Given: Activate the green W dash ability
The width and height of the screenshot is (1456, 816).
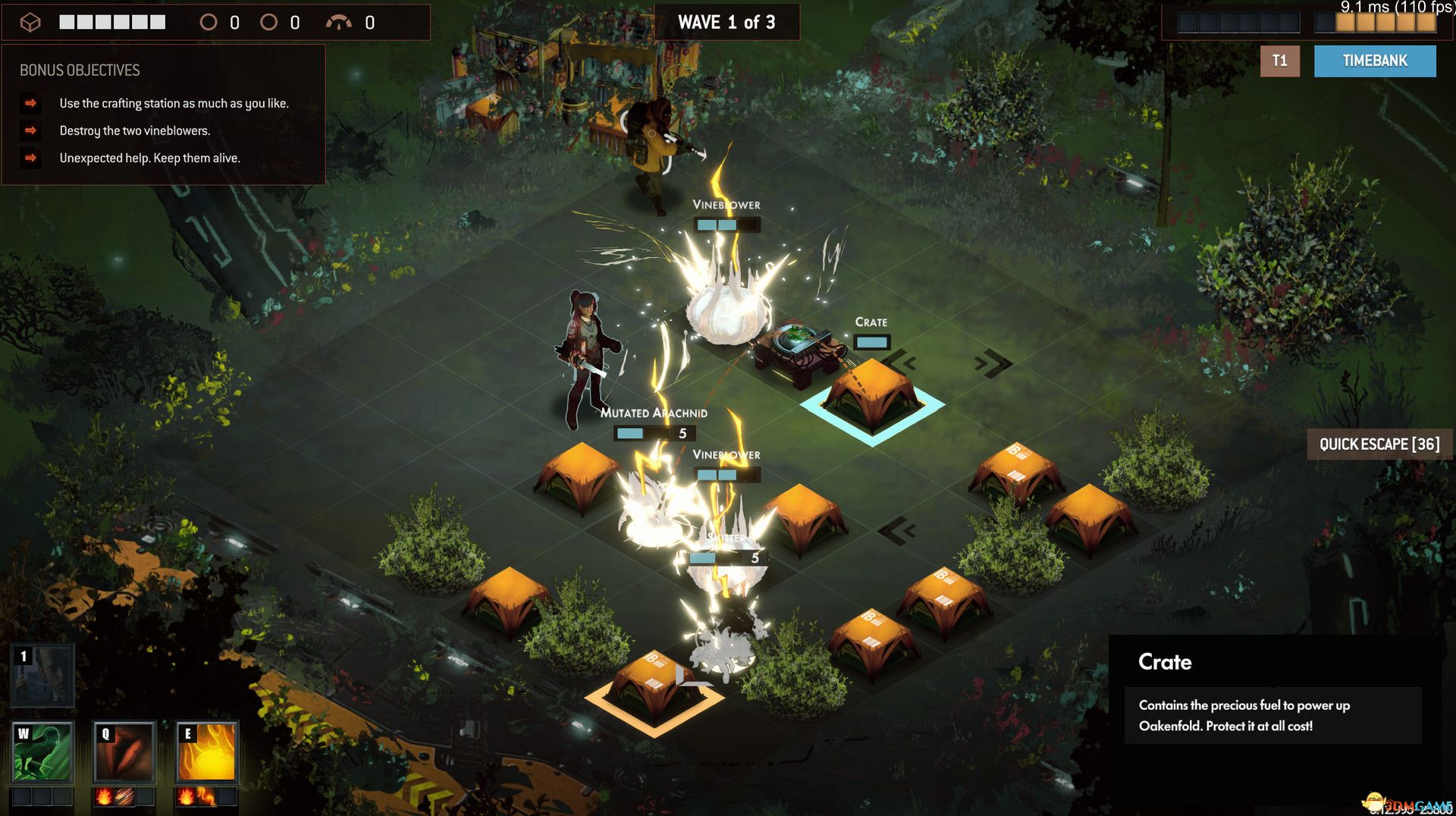Looking at the screenshot, I should (x=42, y=752).
